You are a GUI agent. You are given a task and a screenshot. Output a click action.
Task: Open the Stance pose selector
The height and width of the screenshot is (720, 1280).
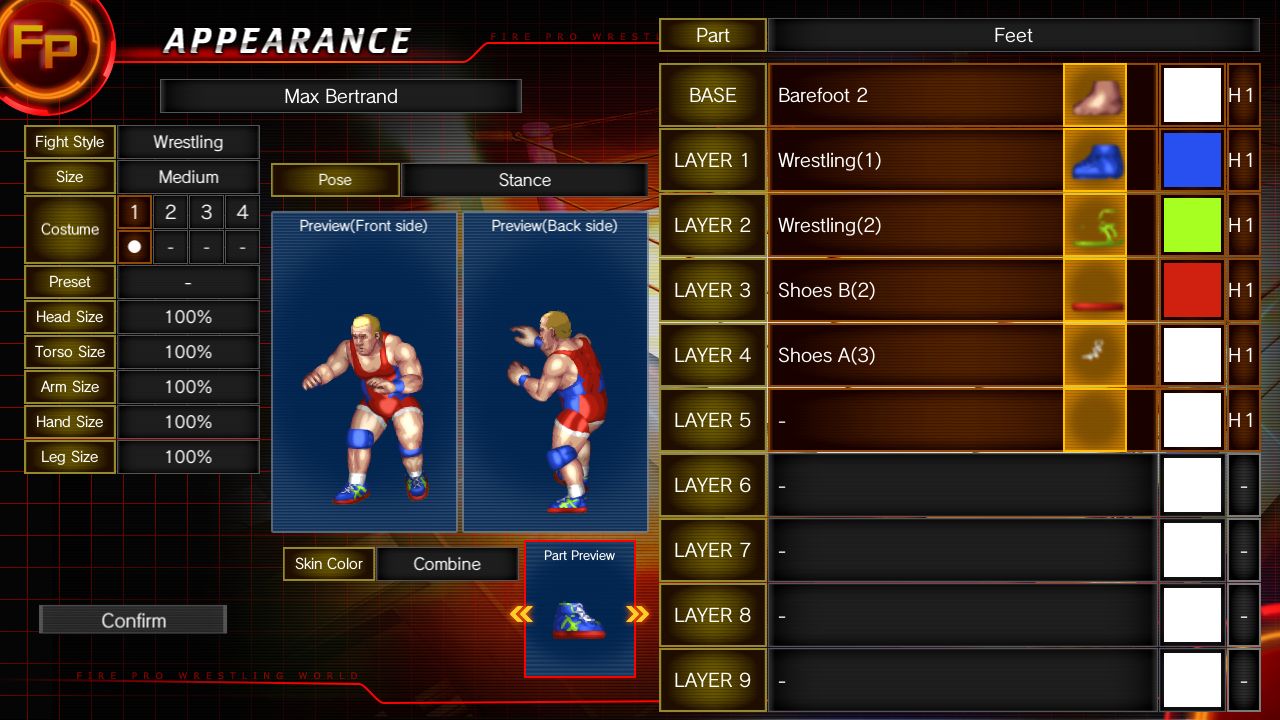[x=524, y=180]
